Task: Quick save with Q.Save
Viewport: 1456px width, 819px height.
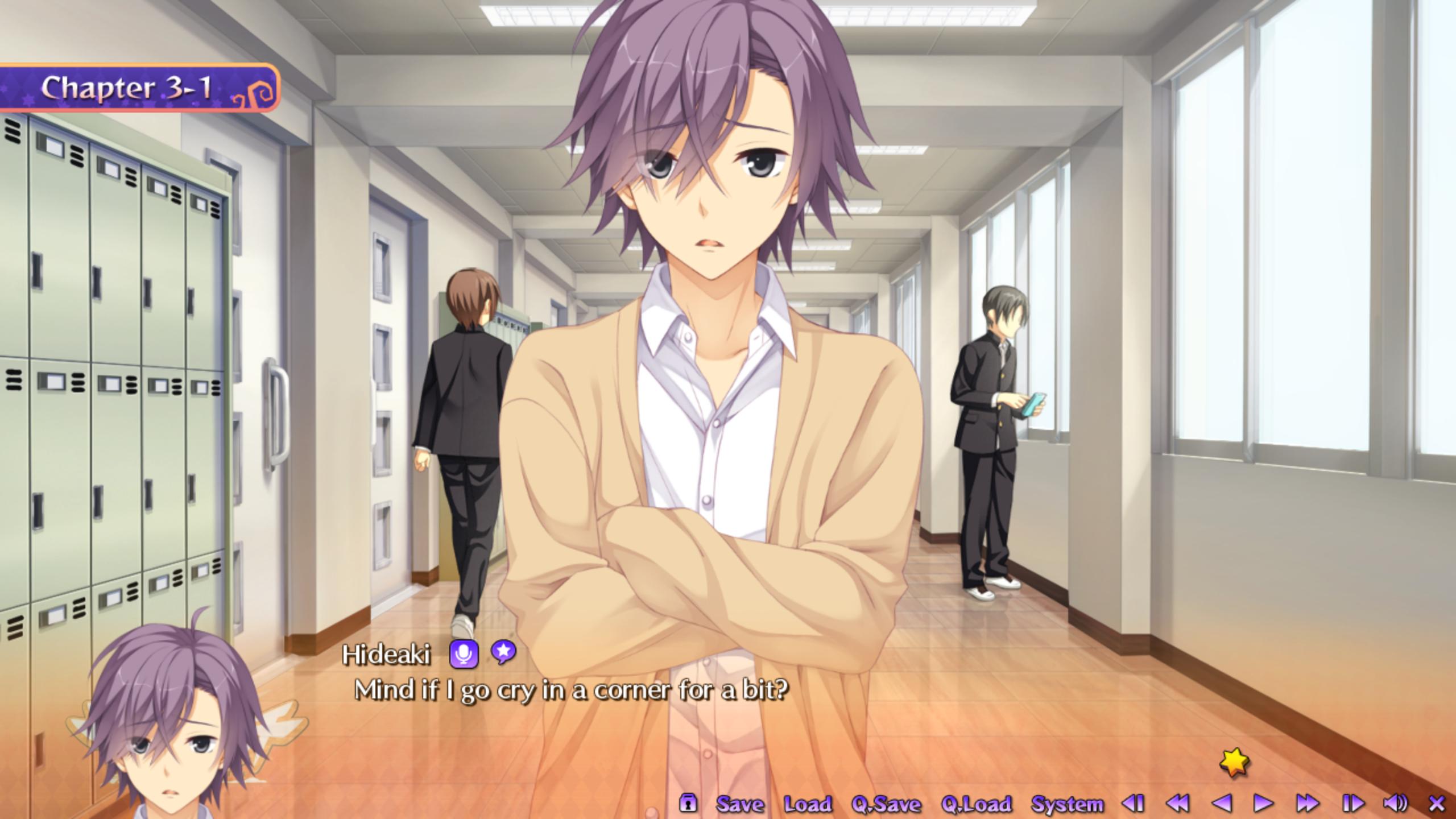Action: click(886, 804)
